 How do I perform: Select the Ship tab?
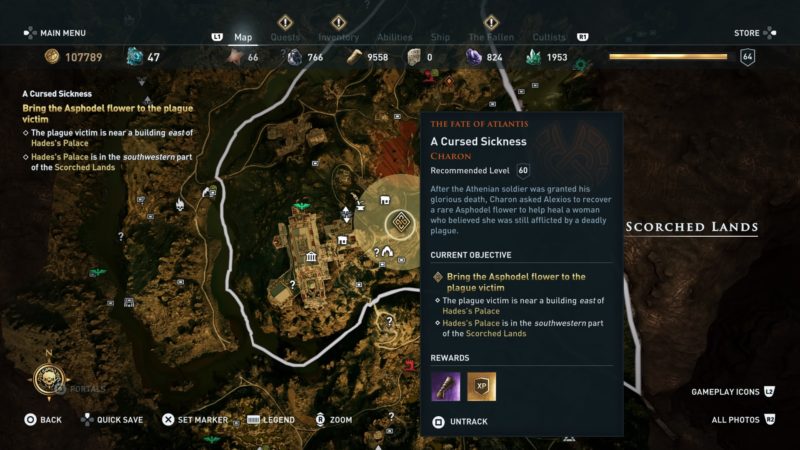click(439, 37)
